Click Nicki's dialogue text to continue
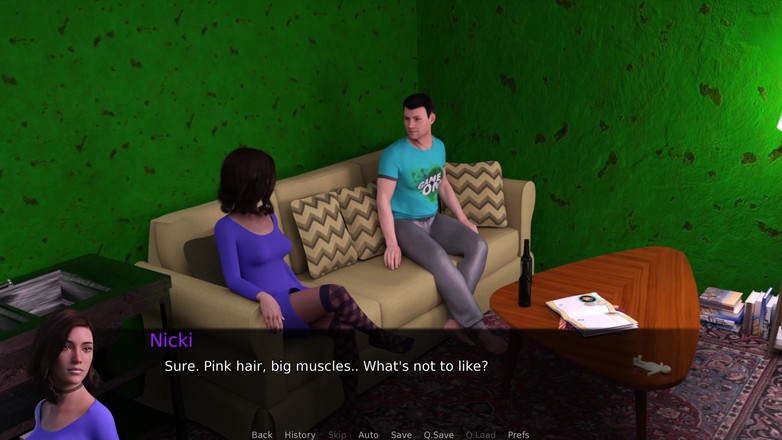 pos(326,367)
